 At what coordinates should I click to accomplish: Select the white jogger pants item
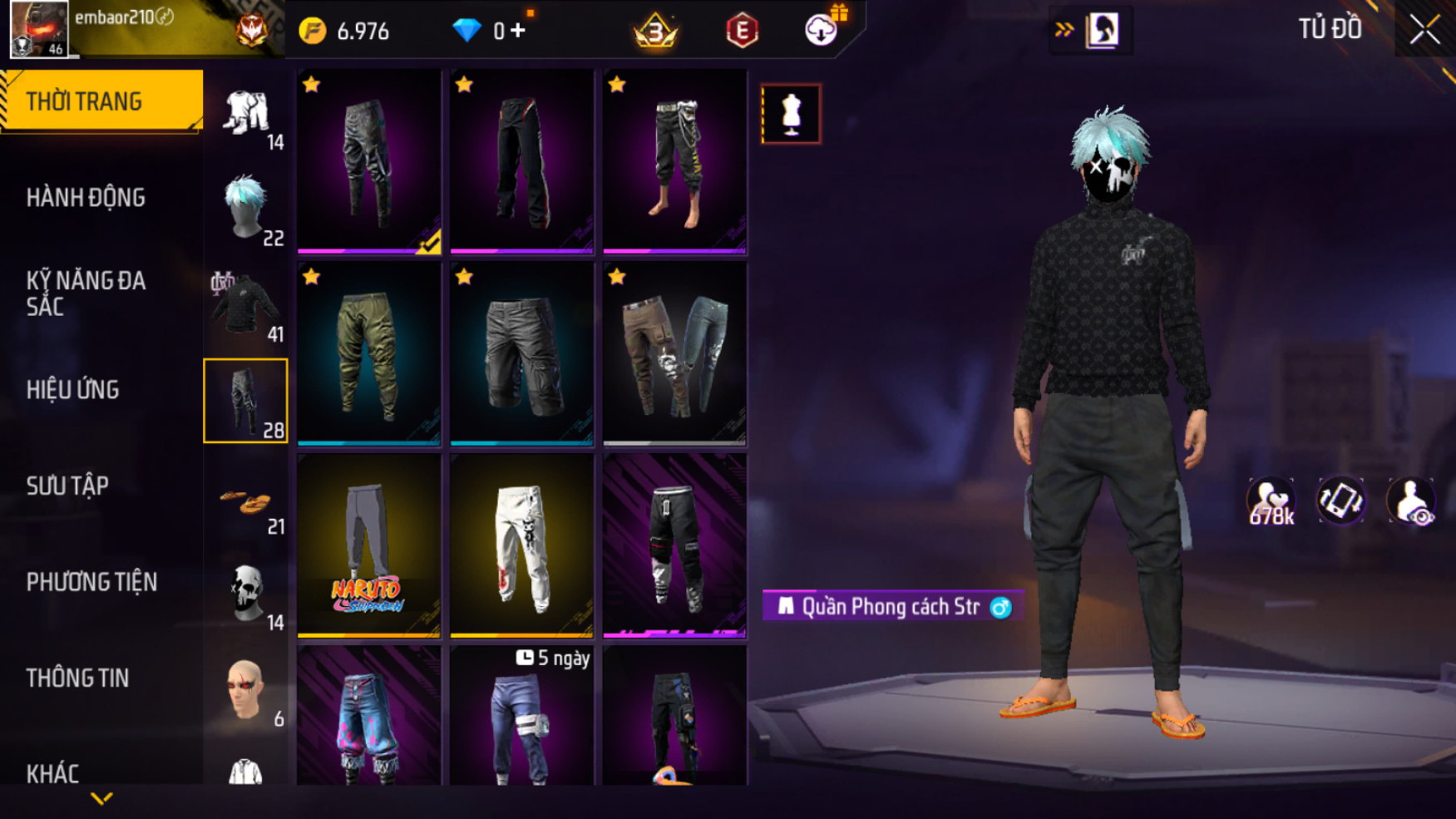(521, 545)
